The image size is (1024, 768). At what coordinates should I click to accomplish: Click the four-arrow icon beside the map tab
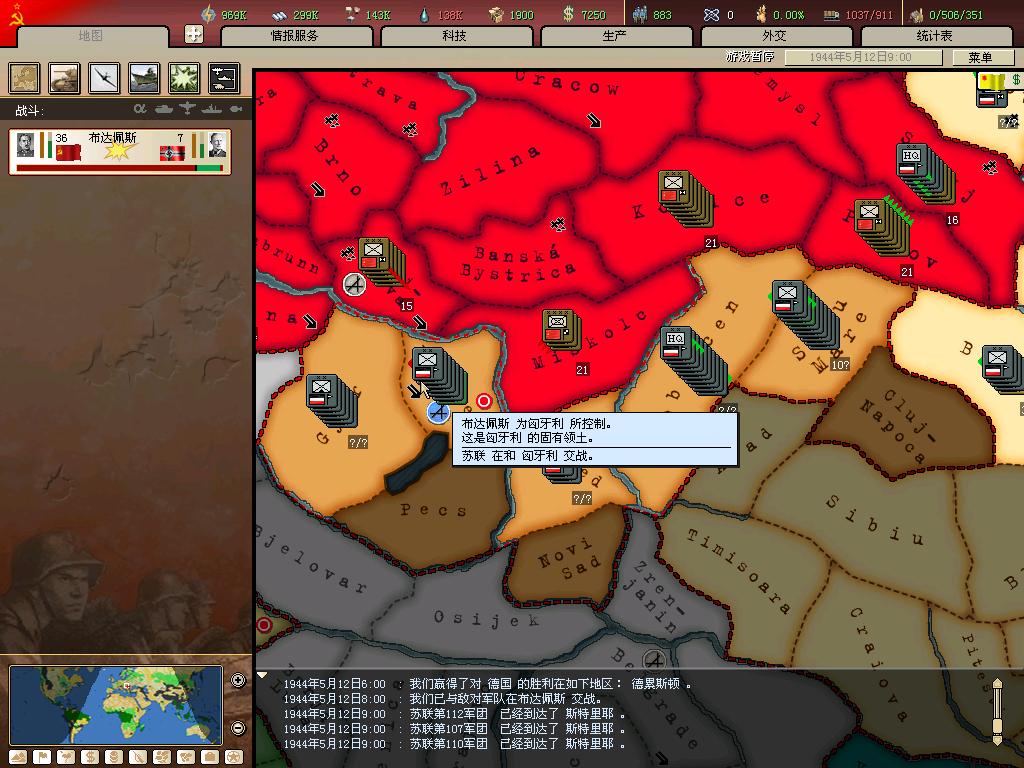(x=194, y=34)
